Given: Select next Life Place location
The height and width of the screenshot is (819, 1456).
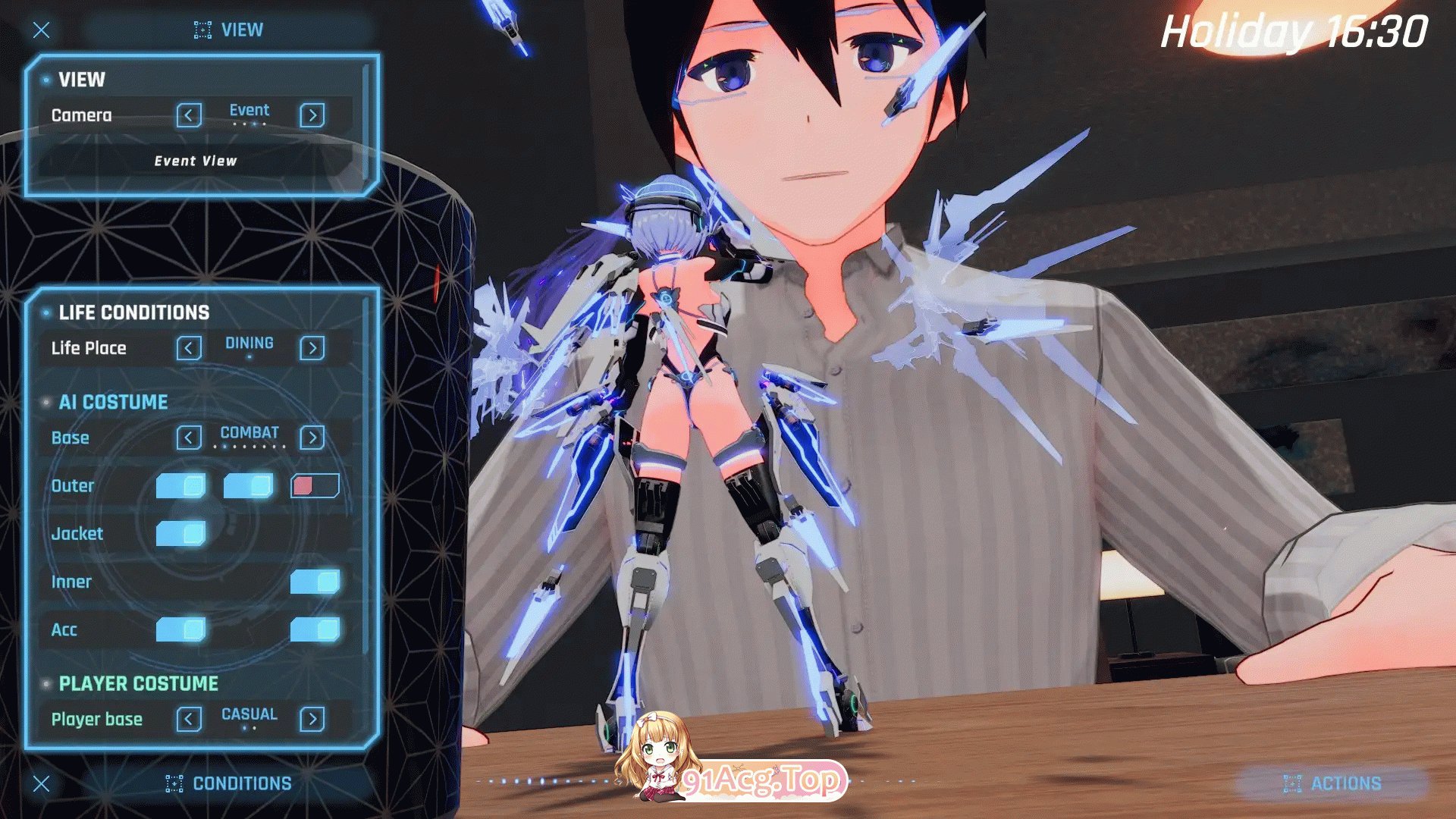Looking at the screenshot, I should pos(312,348).
